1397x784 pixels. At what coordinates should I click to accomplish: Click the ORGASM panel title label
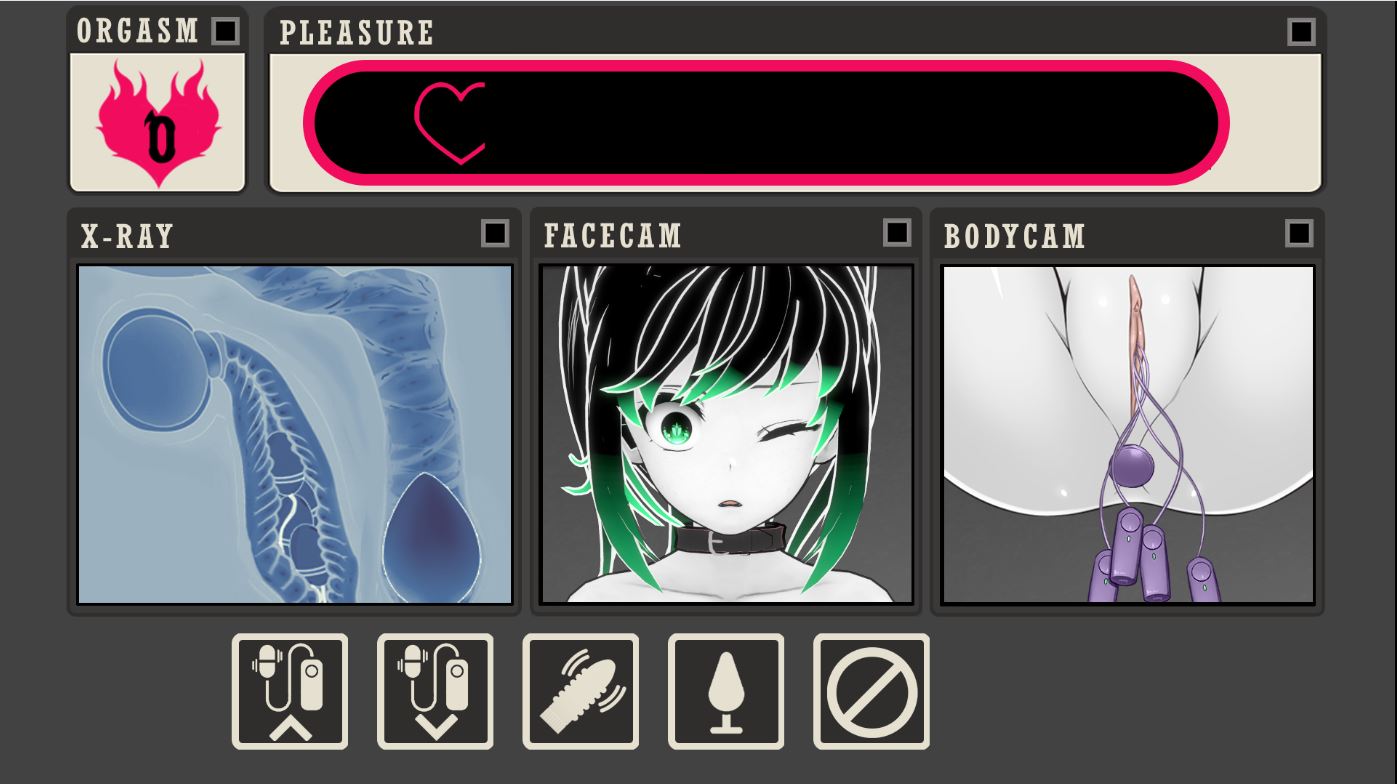click(136, 31)
